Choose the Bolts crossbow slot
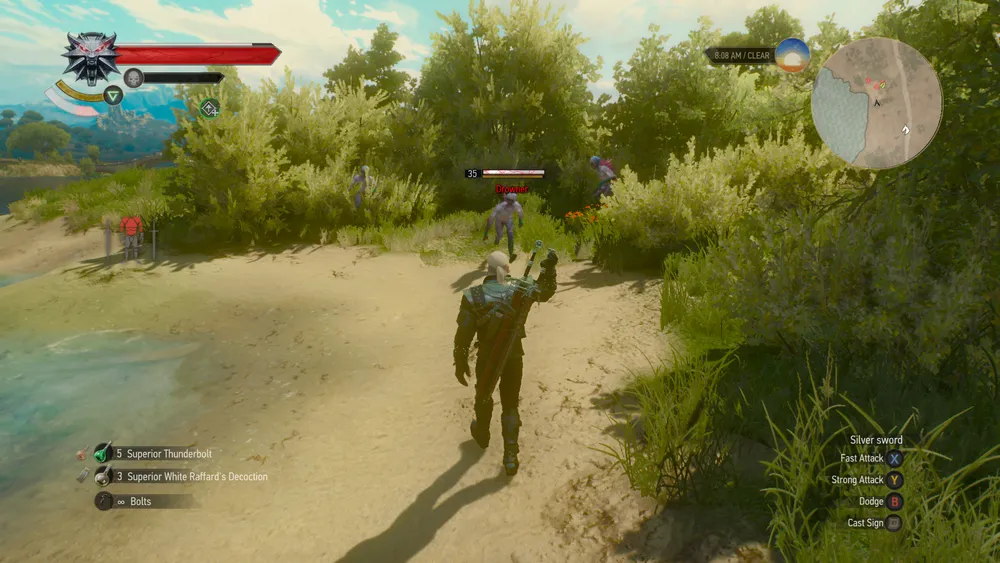The width and height of the screenshot is (1000, 563). [x=103, y=501]
